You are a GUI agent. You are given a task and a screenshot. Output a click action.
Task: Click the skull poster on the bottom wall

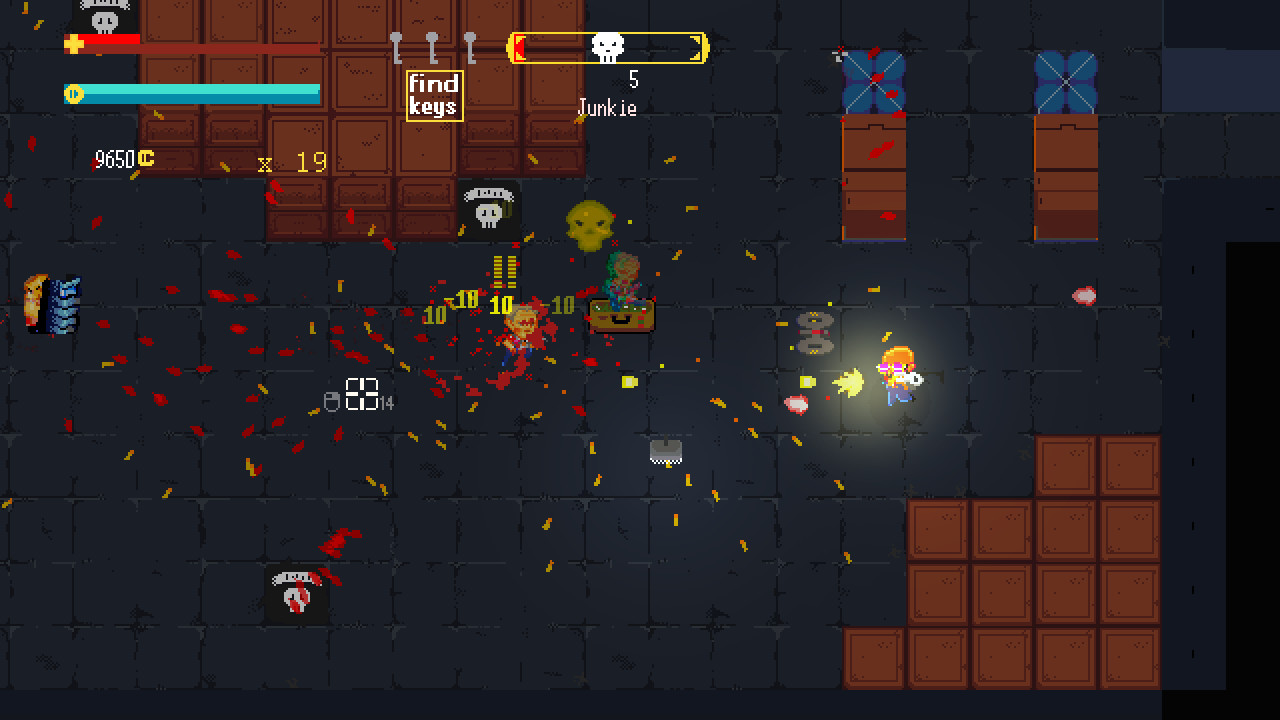tap(295, 595)
